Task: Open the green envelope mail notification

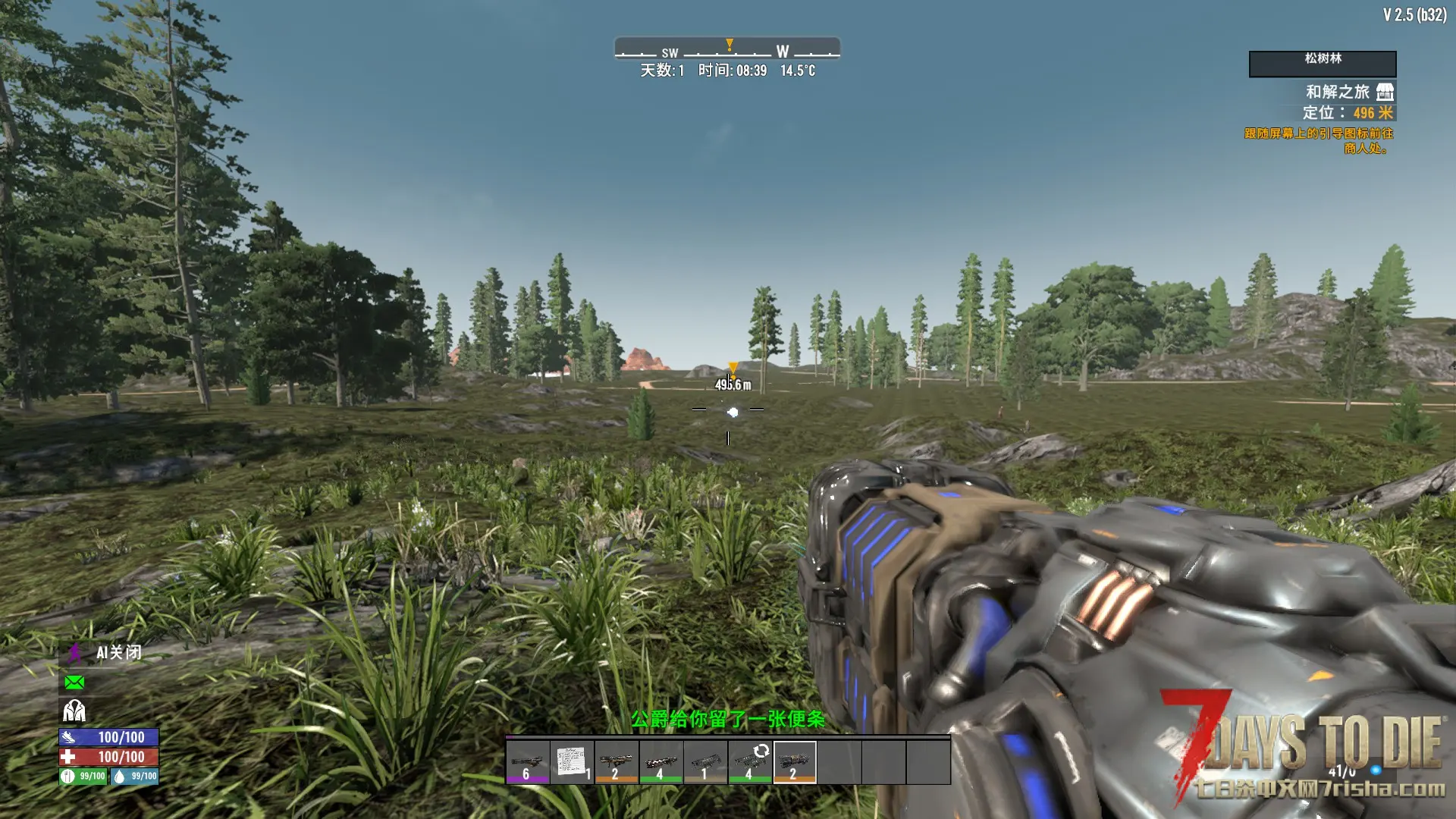Action: (x=74, y=682)
